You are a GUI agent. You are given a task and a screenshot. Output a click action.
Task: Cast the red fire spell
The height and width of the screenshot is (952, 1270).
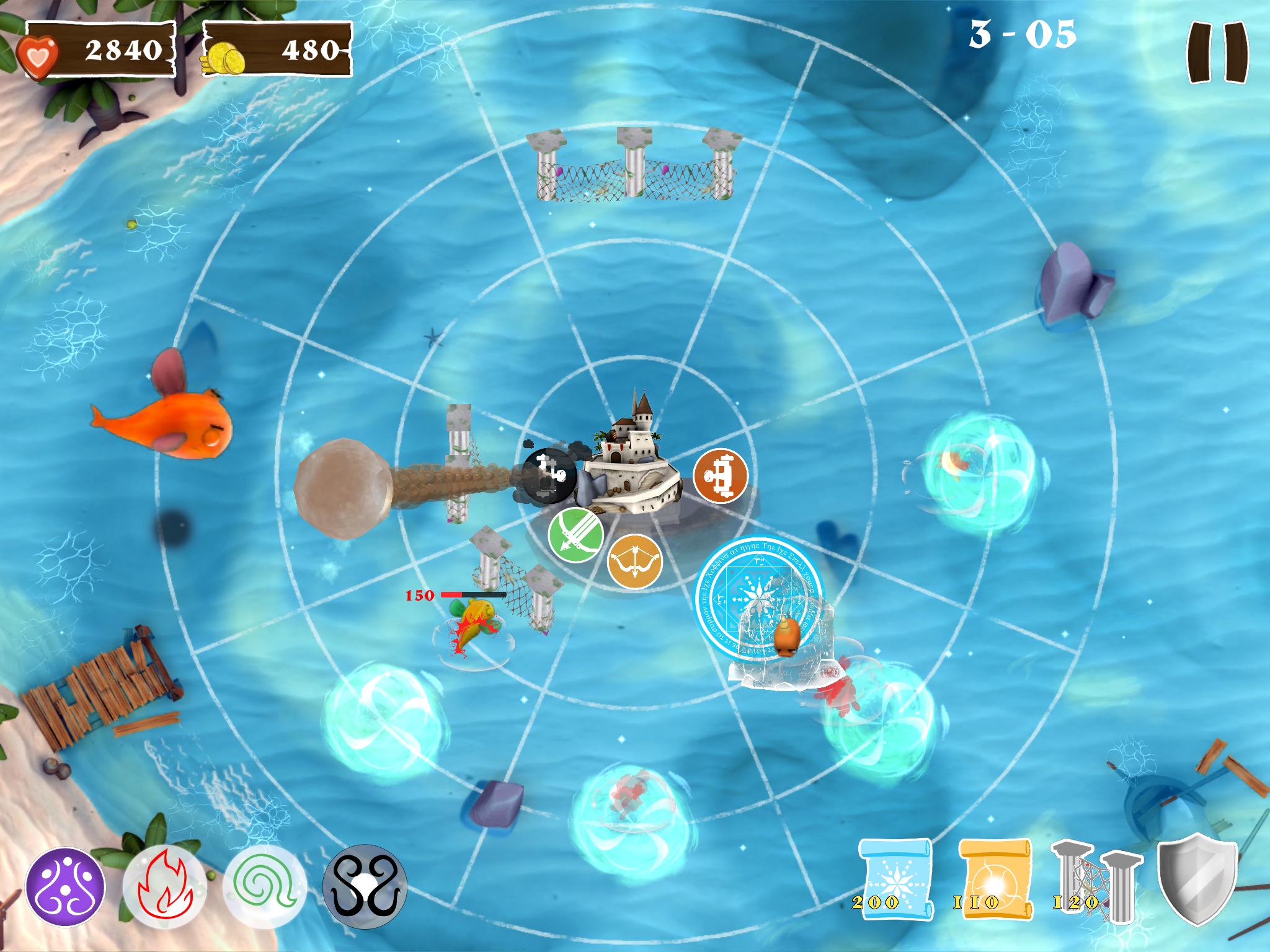[x=164, y=886]
